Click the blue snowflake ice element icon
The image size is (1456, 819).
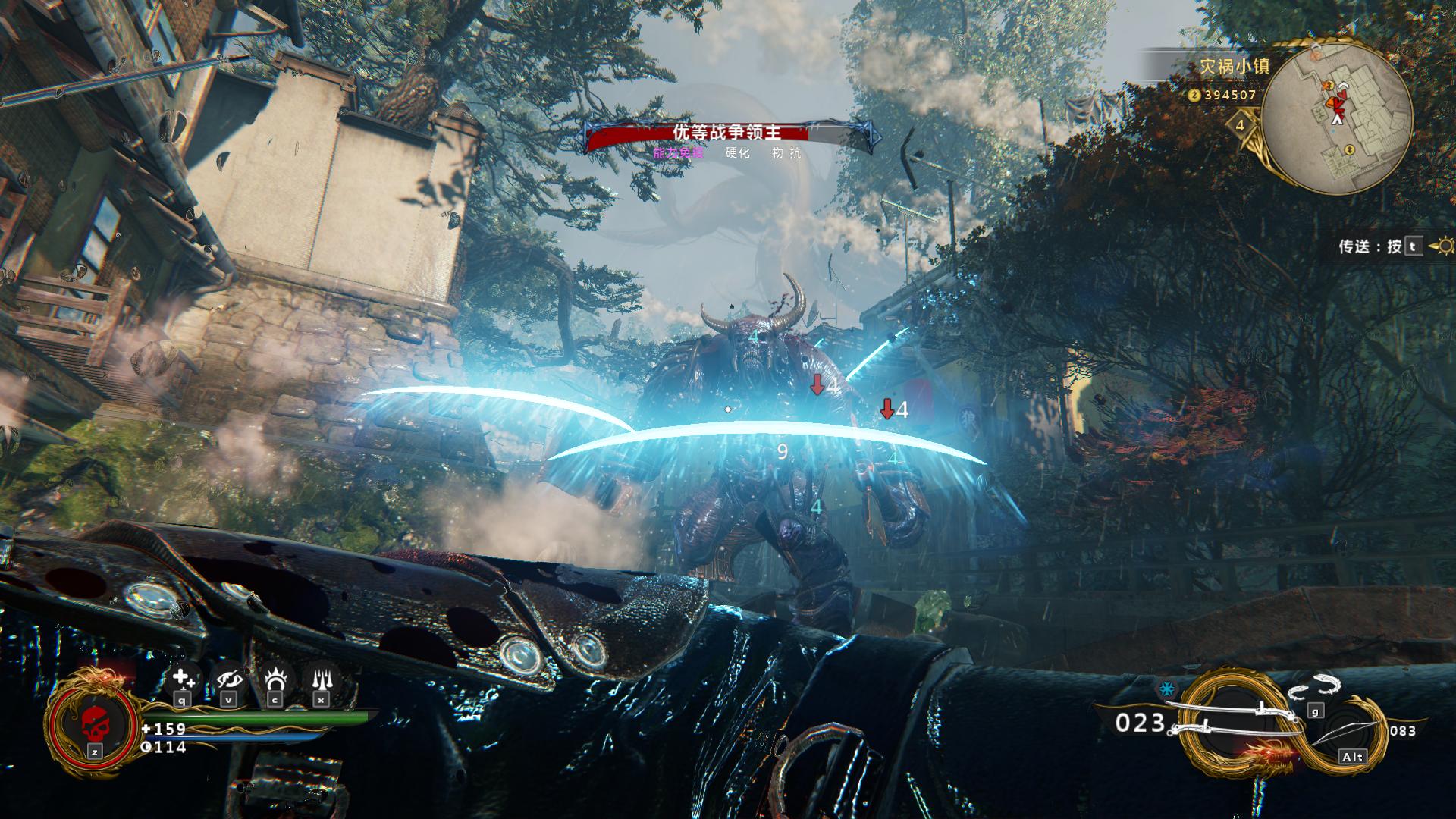pyautogui.click(x=1166, y=689)
